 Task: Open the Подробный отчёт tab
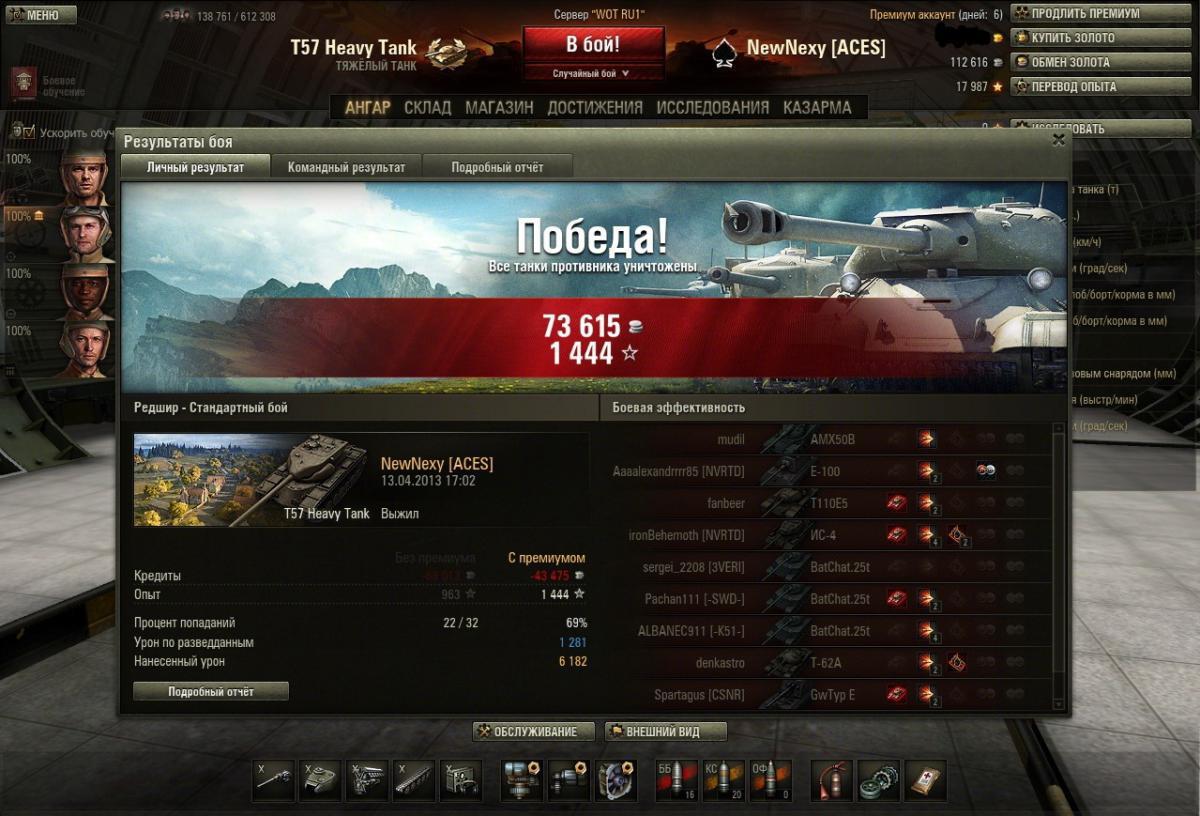coord(497,167)
